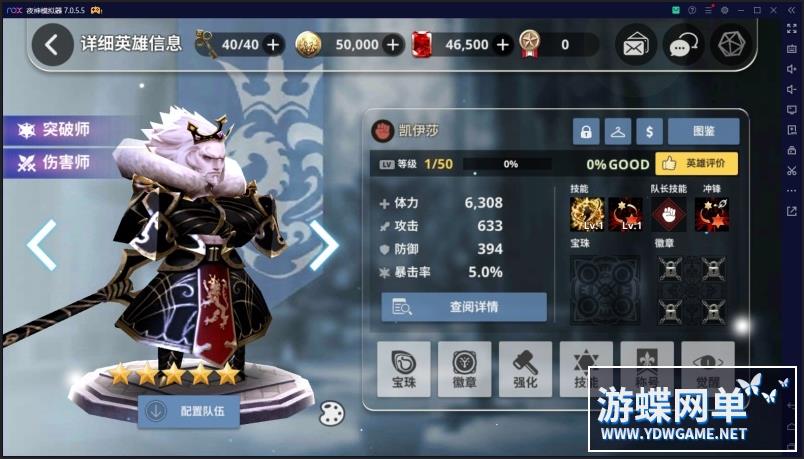
Task: Open the mailbox envelope icon
Action: pos(635,45)
